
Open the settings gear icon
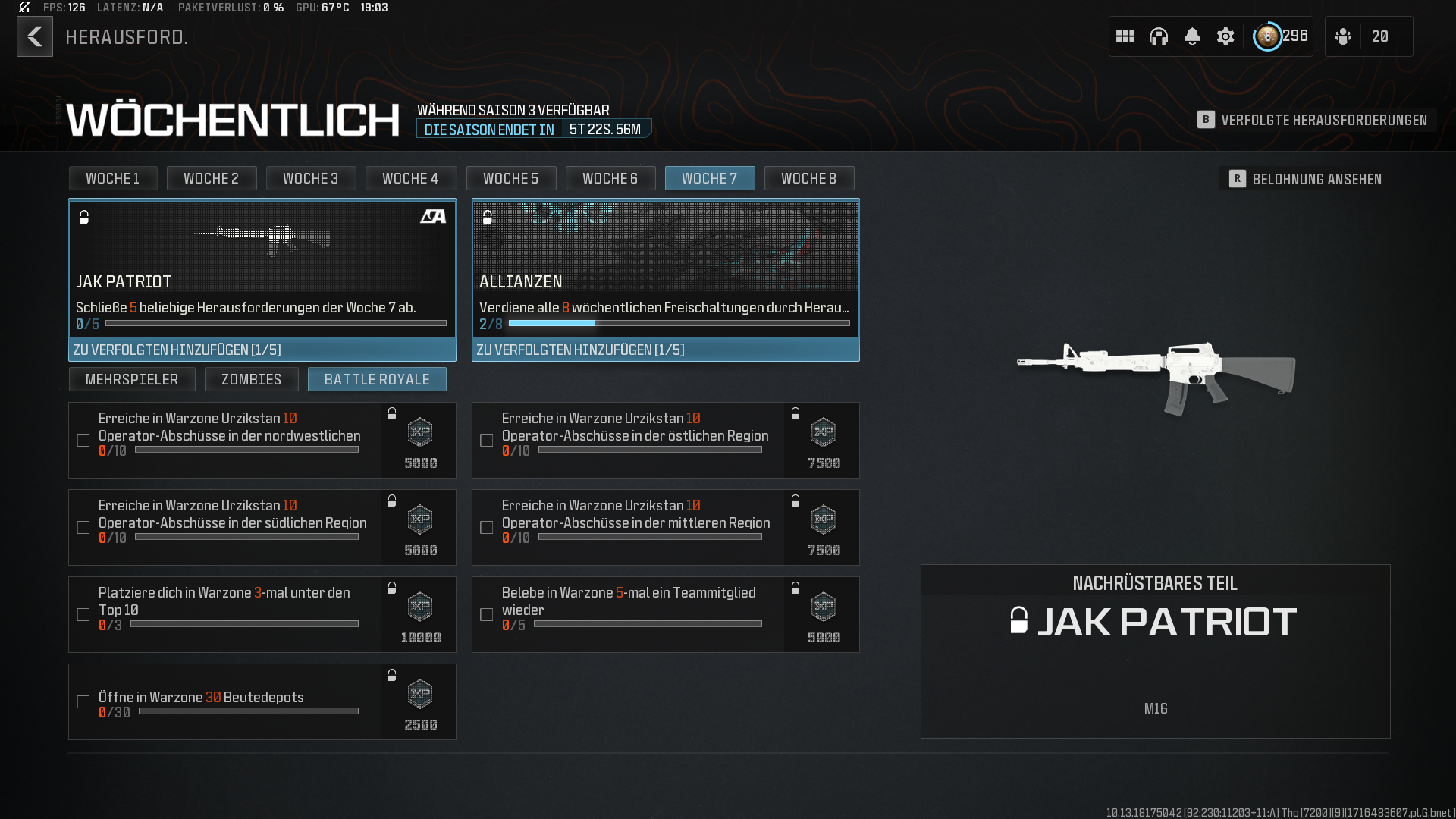[1225, 36]
